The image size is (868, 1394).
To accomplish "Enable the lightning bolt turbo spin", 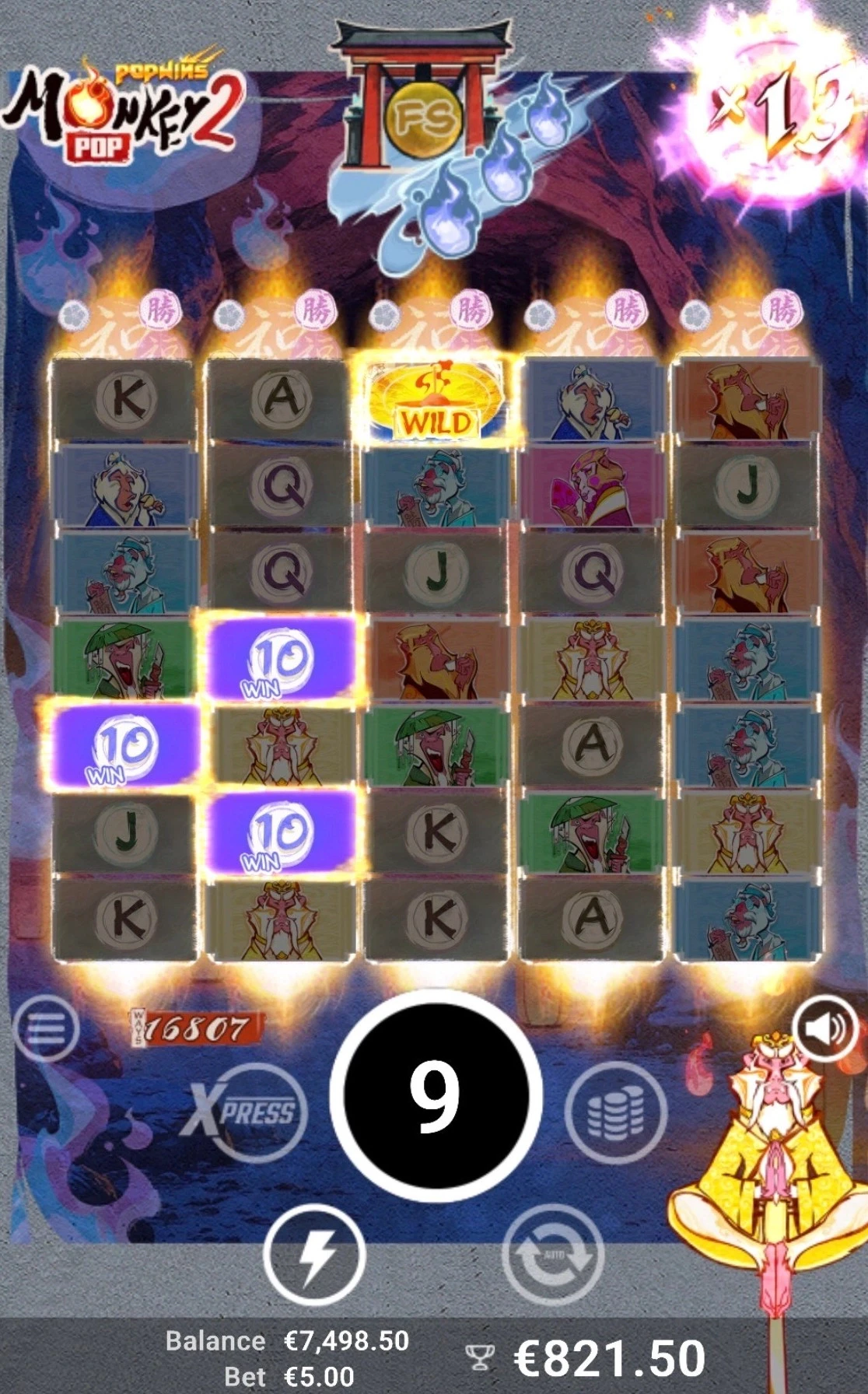I will (315, 1254).
